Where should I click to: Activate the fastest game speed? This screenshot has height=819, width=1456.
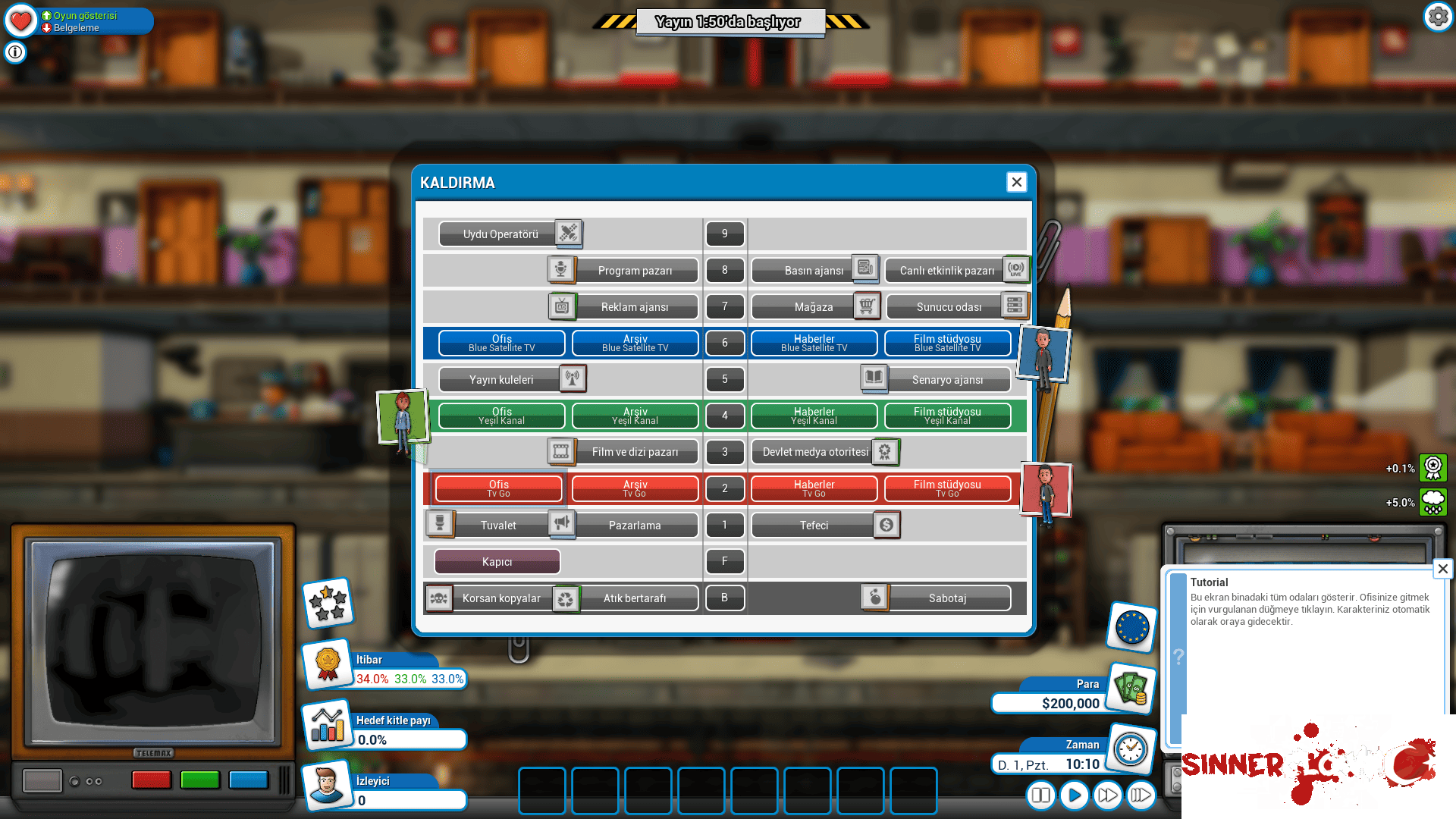pyautogui.click(x=1141, y=795)
